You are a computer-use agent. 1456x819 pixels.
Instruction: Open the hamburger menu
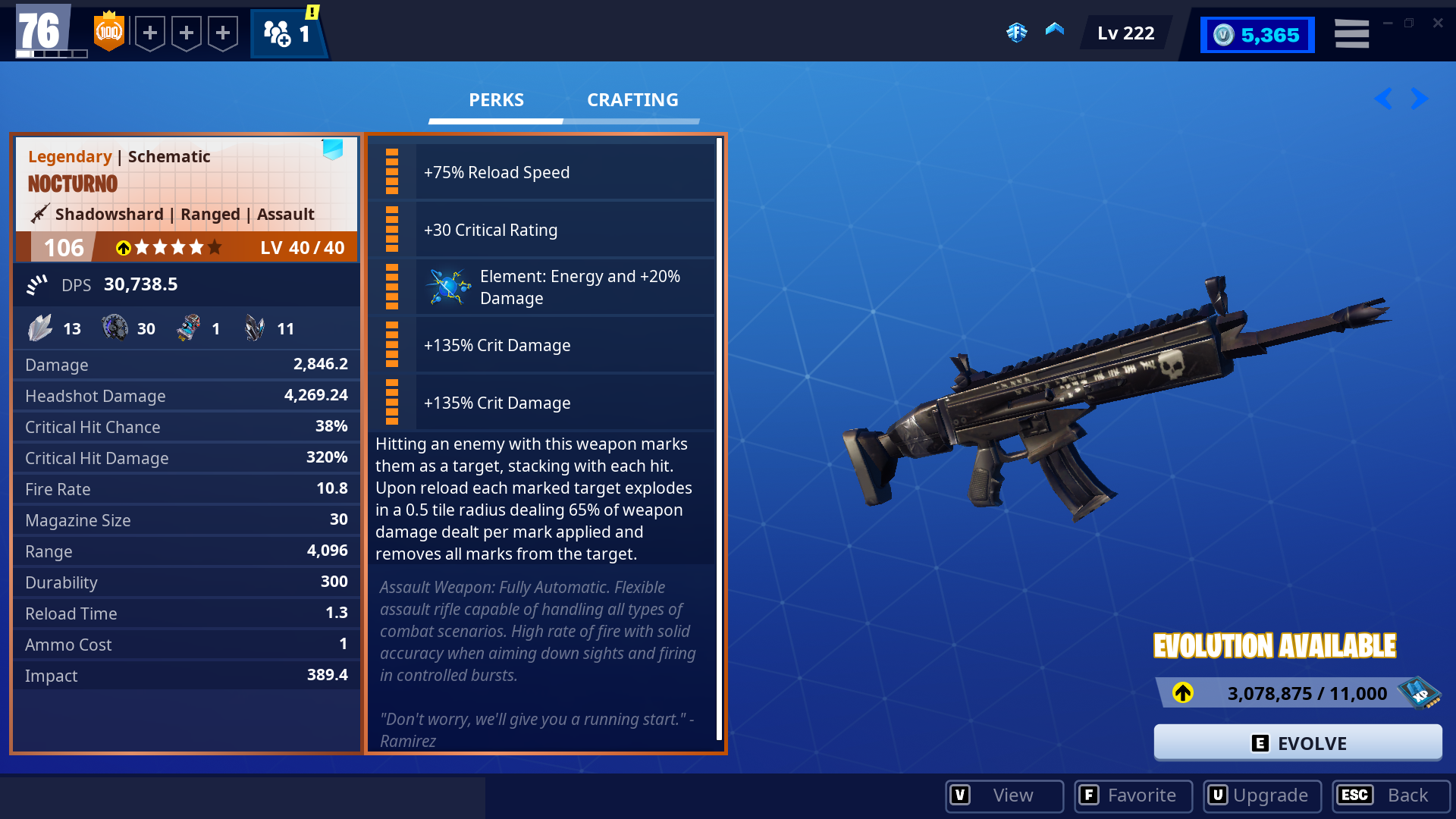pyautogui.click(x=1352, y=32)
